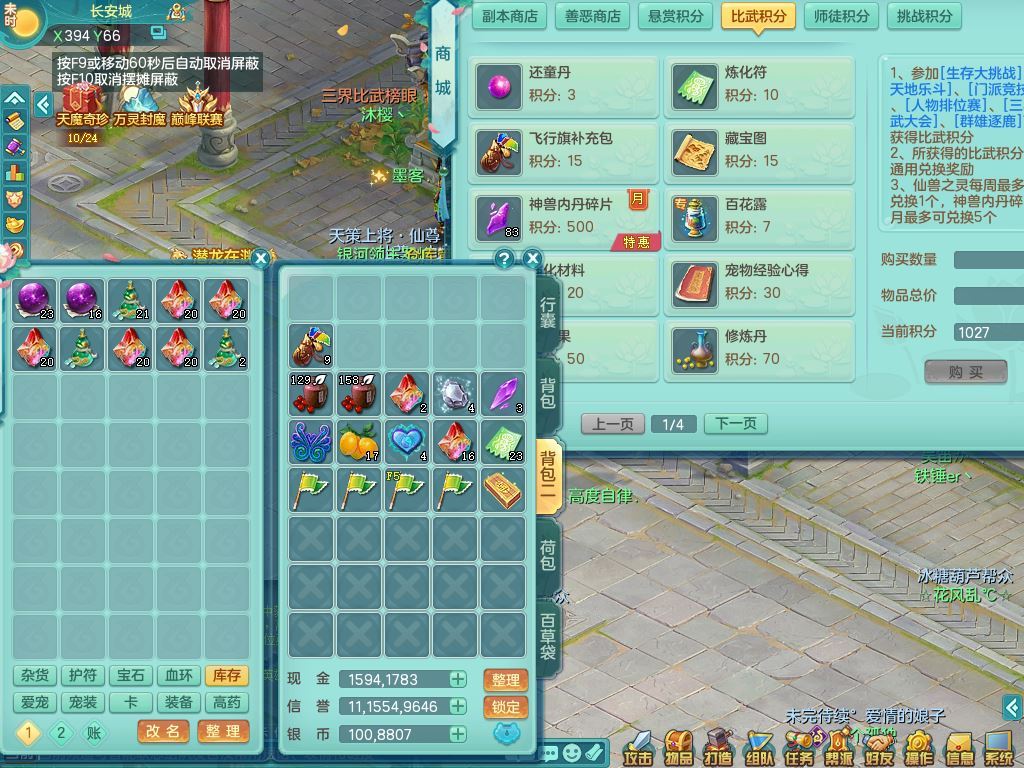Return to previous page with 上一页
This screenshot has height=768, width=1024.
coord(612,424)
